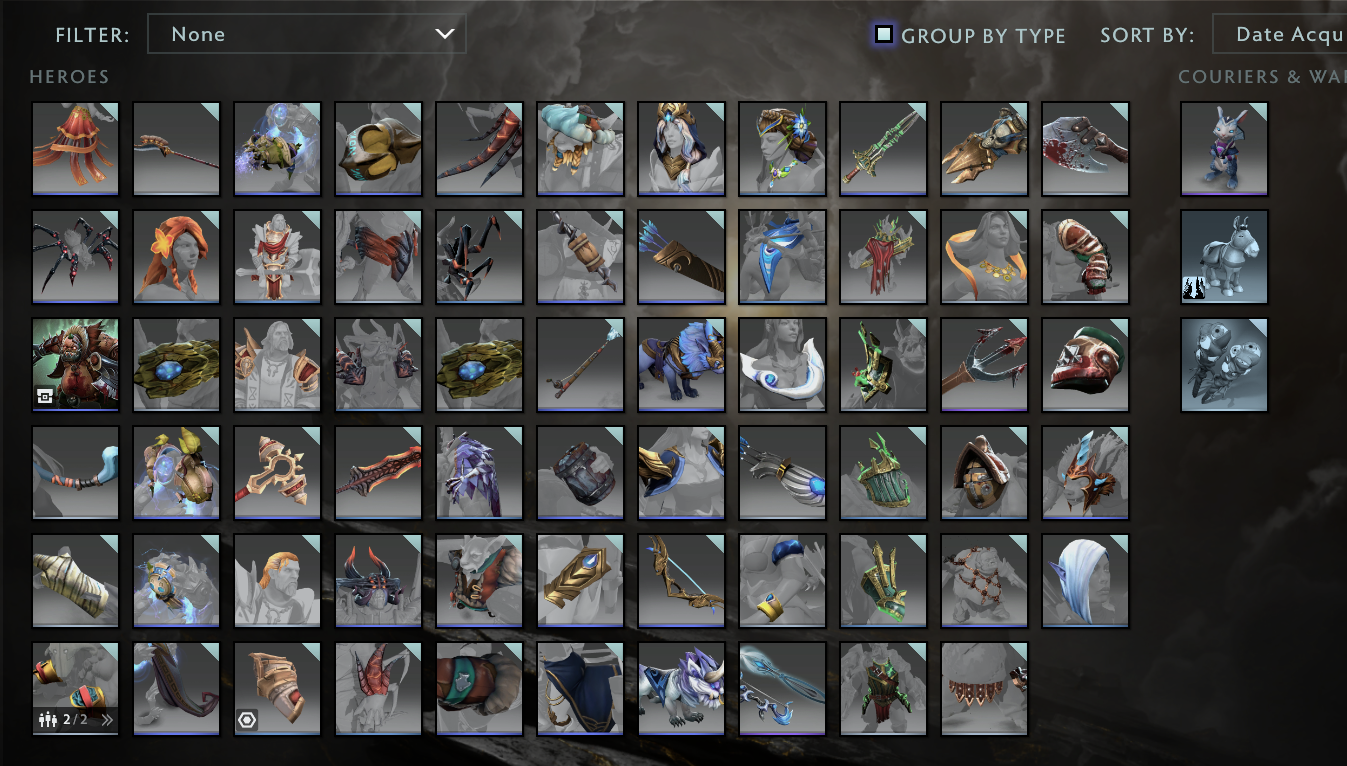
Task: Select the glowing blue staff icon in the bottom row
Action: [782, 688]
